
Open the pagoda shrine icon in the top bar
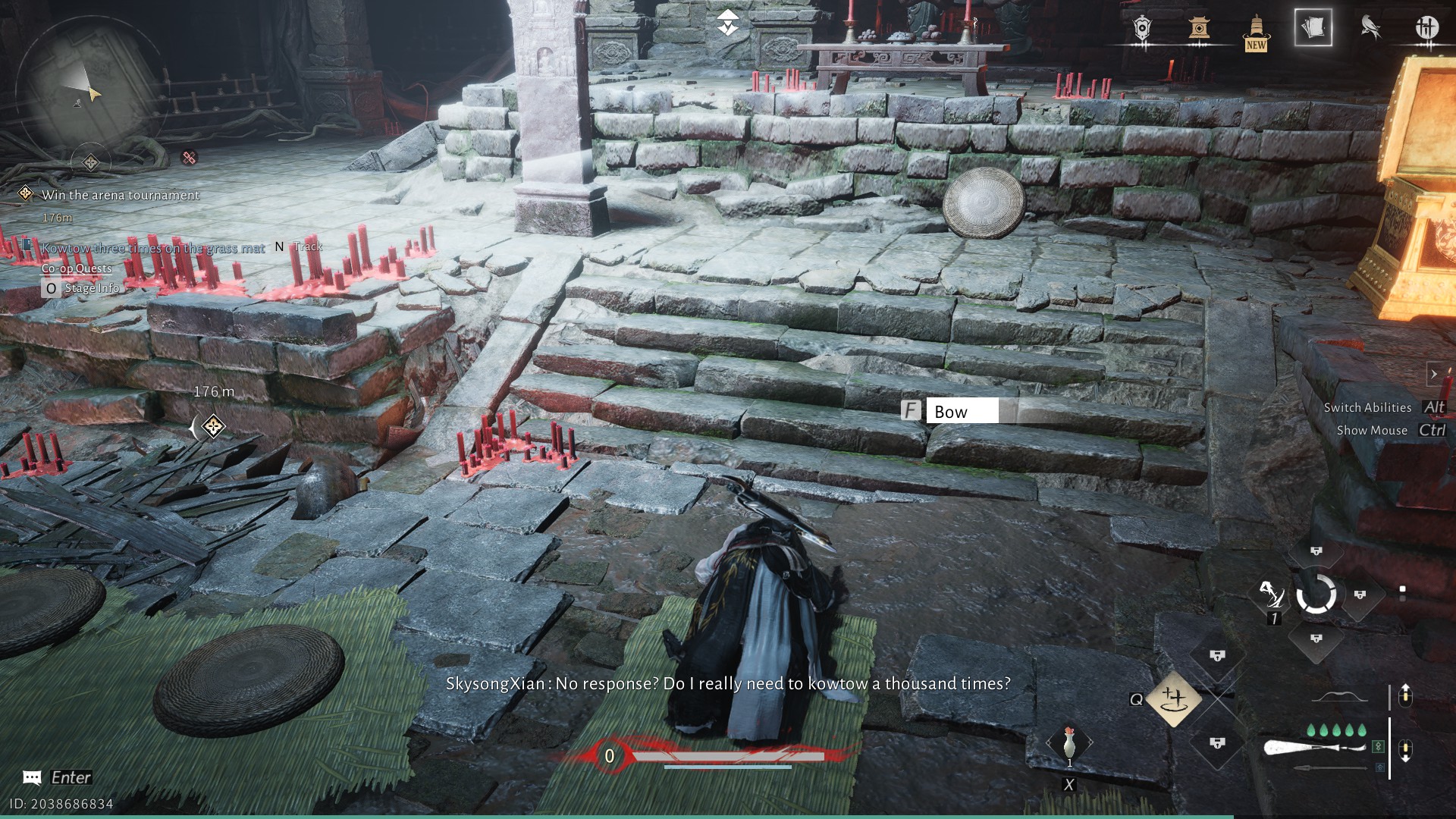[1199, 29]
